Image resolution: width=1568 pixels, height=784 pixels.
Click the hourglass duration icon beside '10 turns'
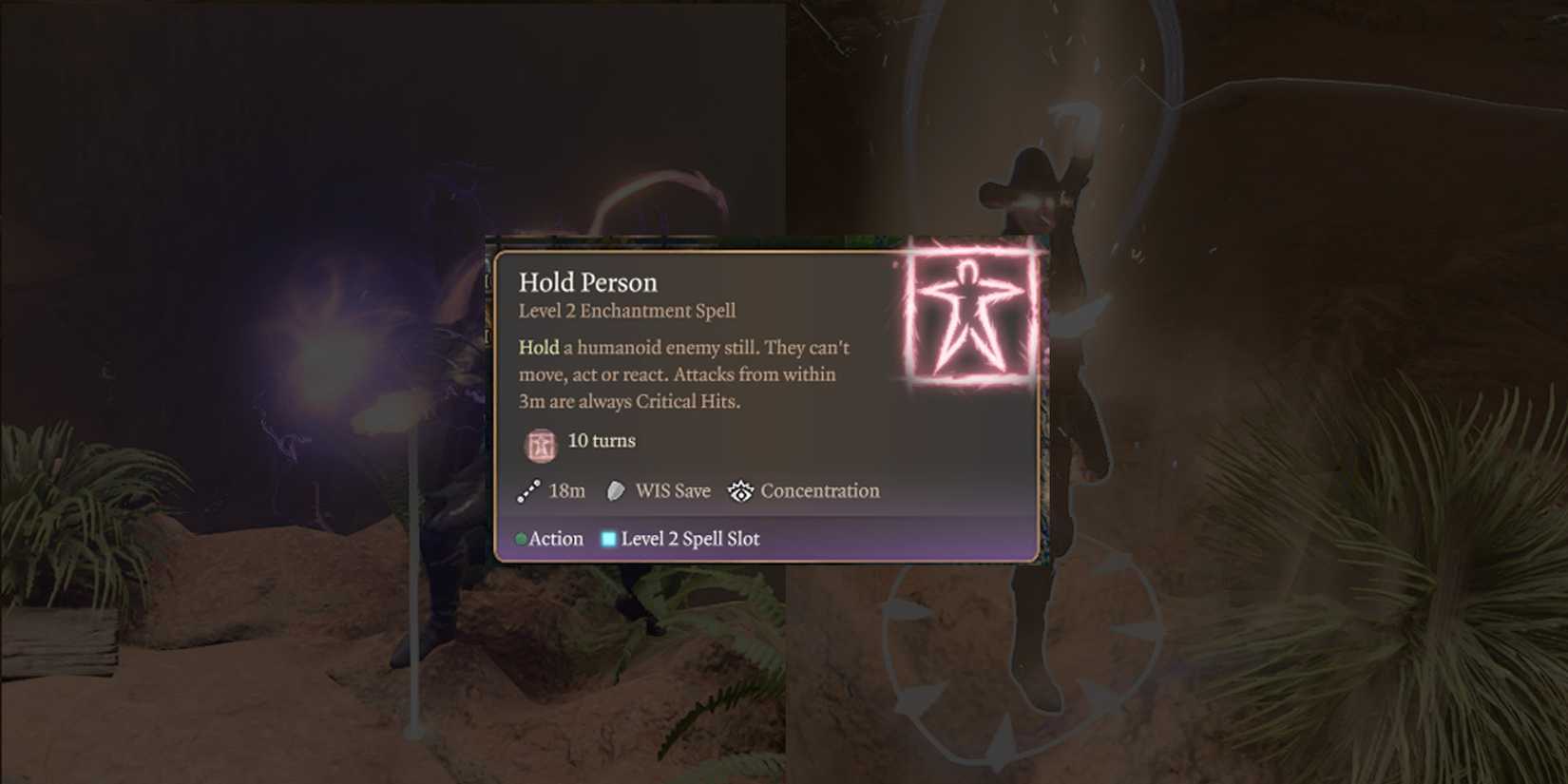click(x=540, y=442)
